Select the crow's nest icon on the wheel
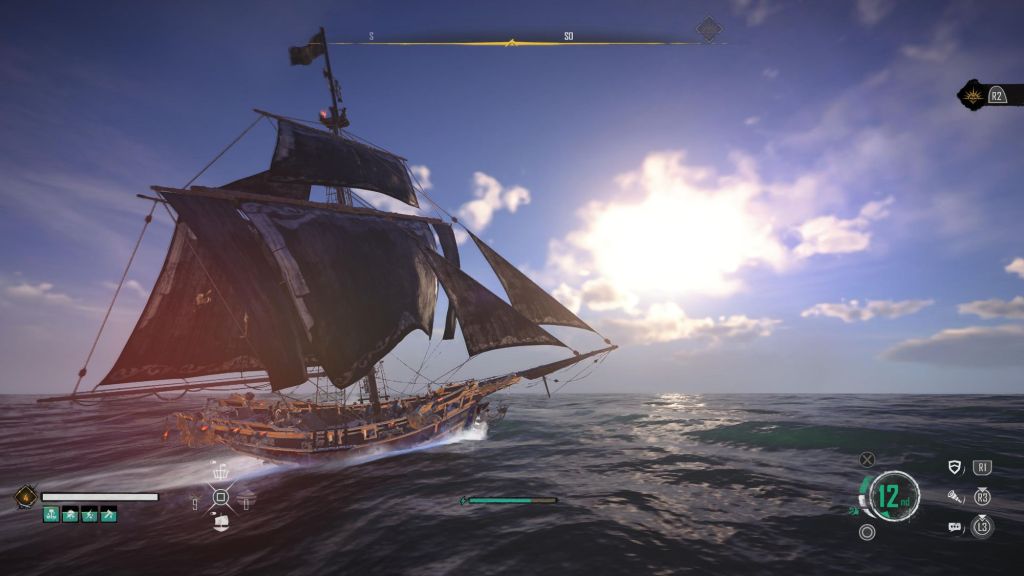Image resolution: width=1024 pixels, height=576 pixels. pyautogui.click(x=221, y=471)
